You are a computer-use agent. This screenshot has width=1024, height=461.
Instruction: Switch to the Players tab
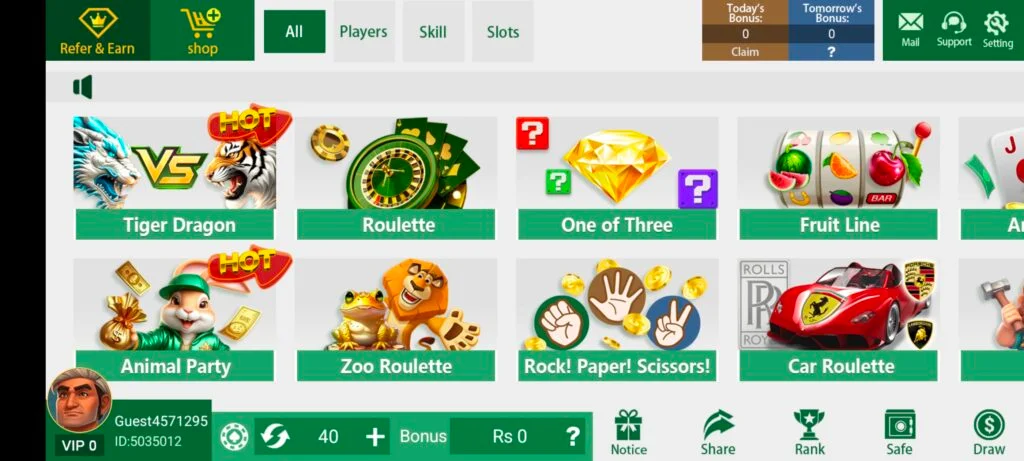pyautogui.click(x=363, y=32)
